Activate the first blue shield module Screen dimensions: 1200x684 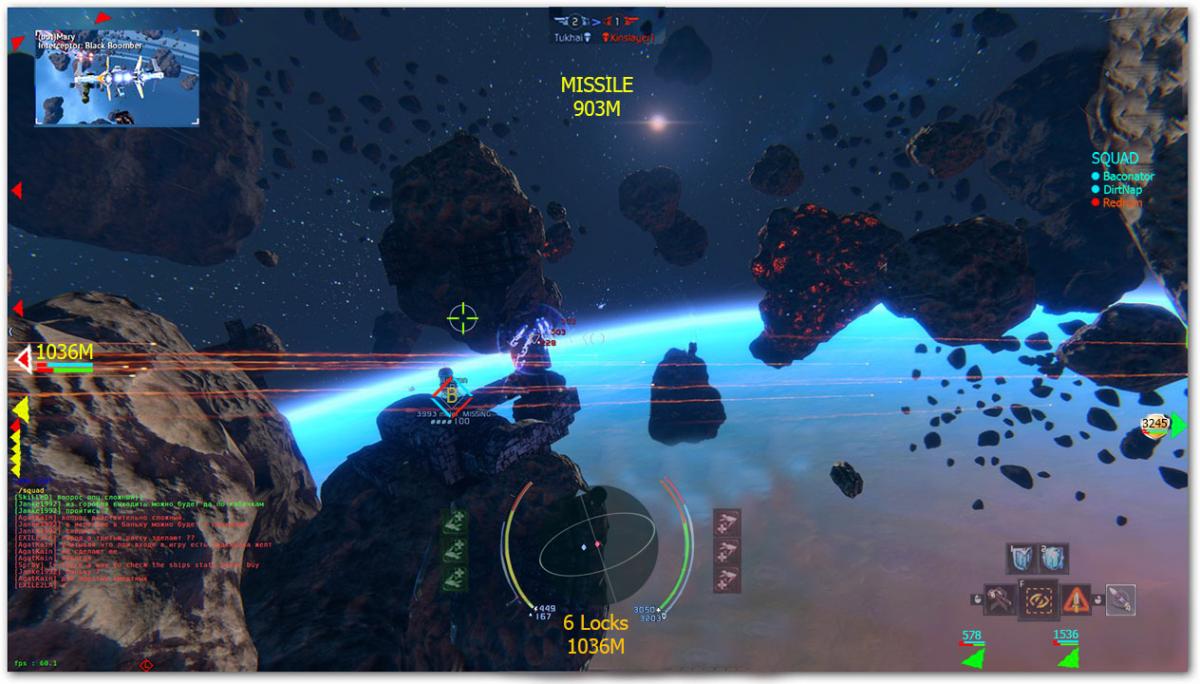tap(1021, 558)
